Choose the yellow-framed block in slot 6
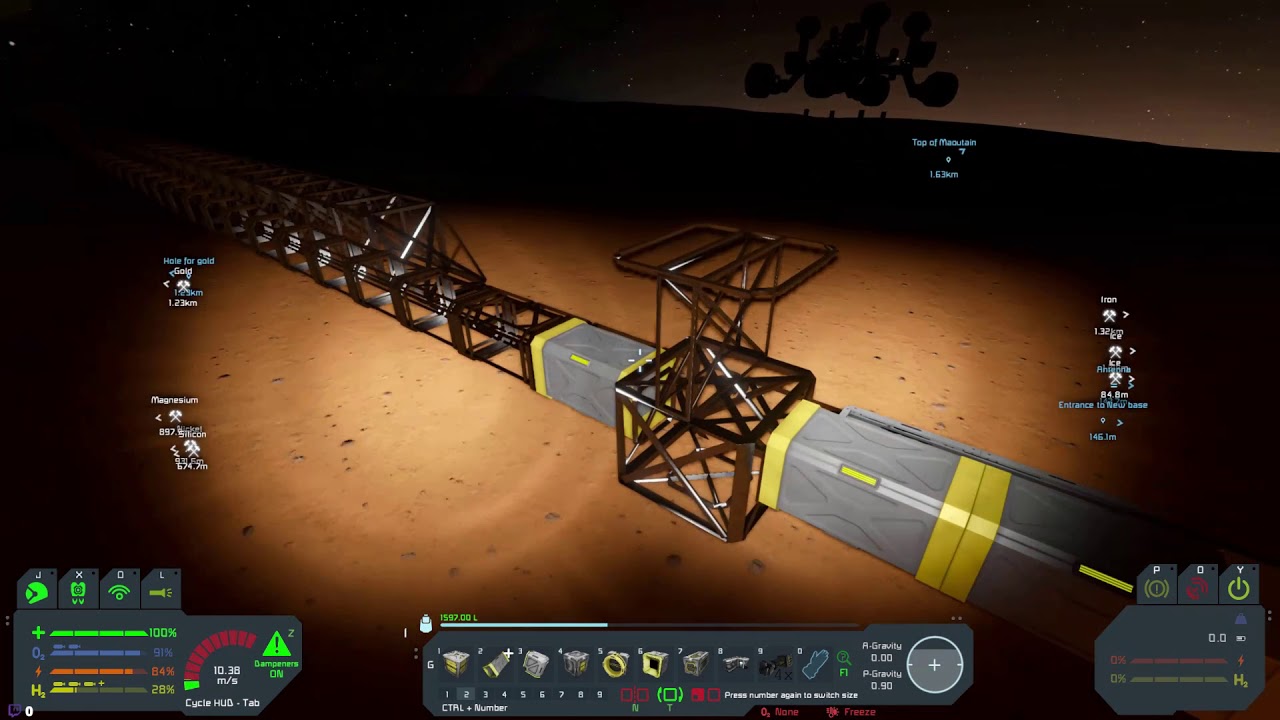This screenshot has height=720, width=1280. pyautogui.click(x=655, y=663)
